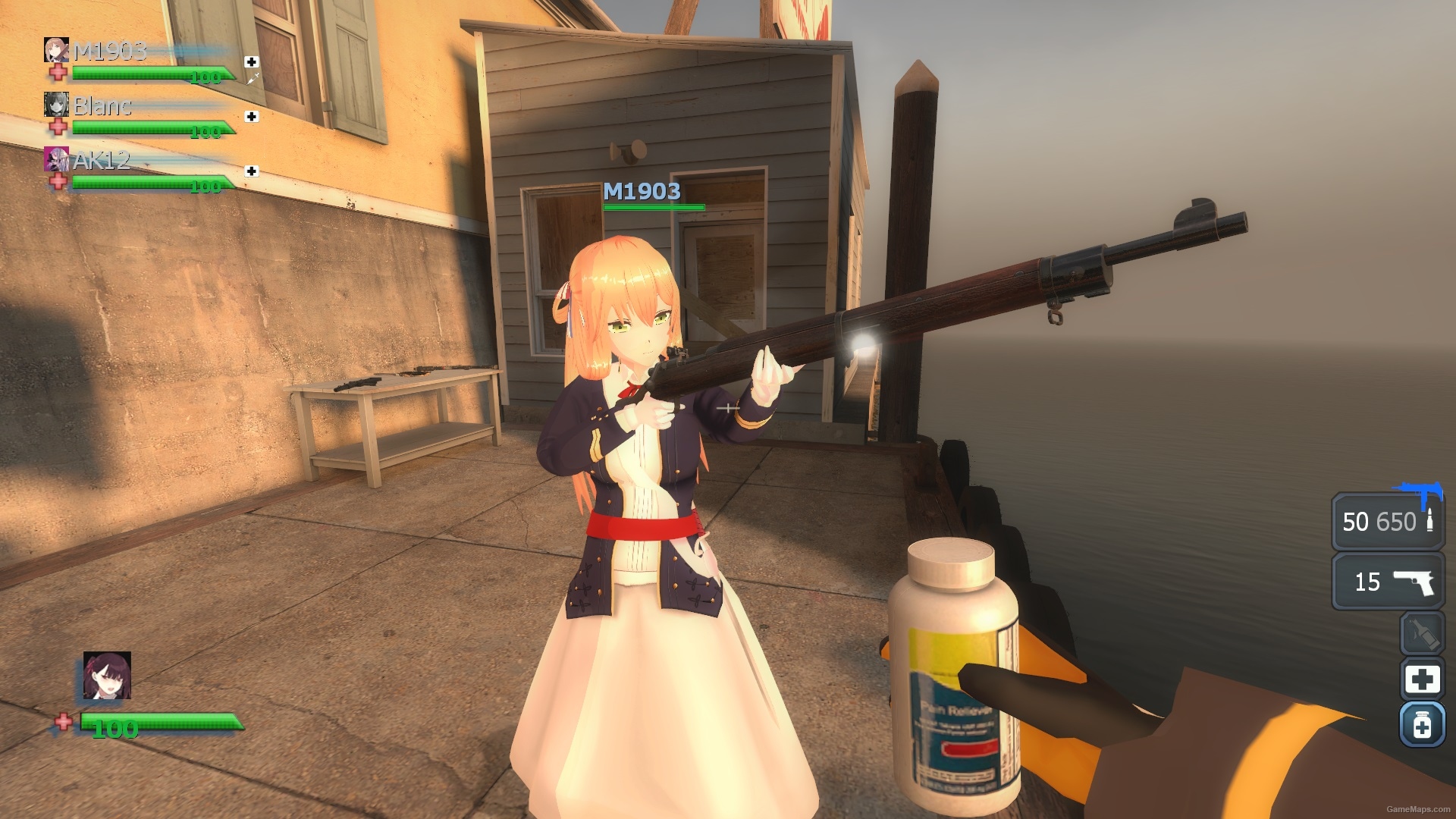The height and width of the screenshot is (819, 1456).
Task: Click the adrenaline syringe icon under M1903's medkit indicator
Action: tap(255, 80)
